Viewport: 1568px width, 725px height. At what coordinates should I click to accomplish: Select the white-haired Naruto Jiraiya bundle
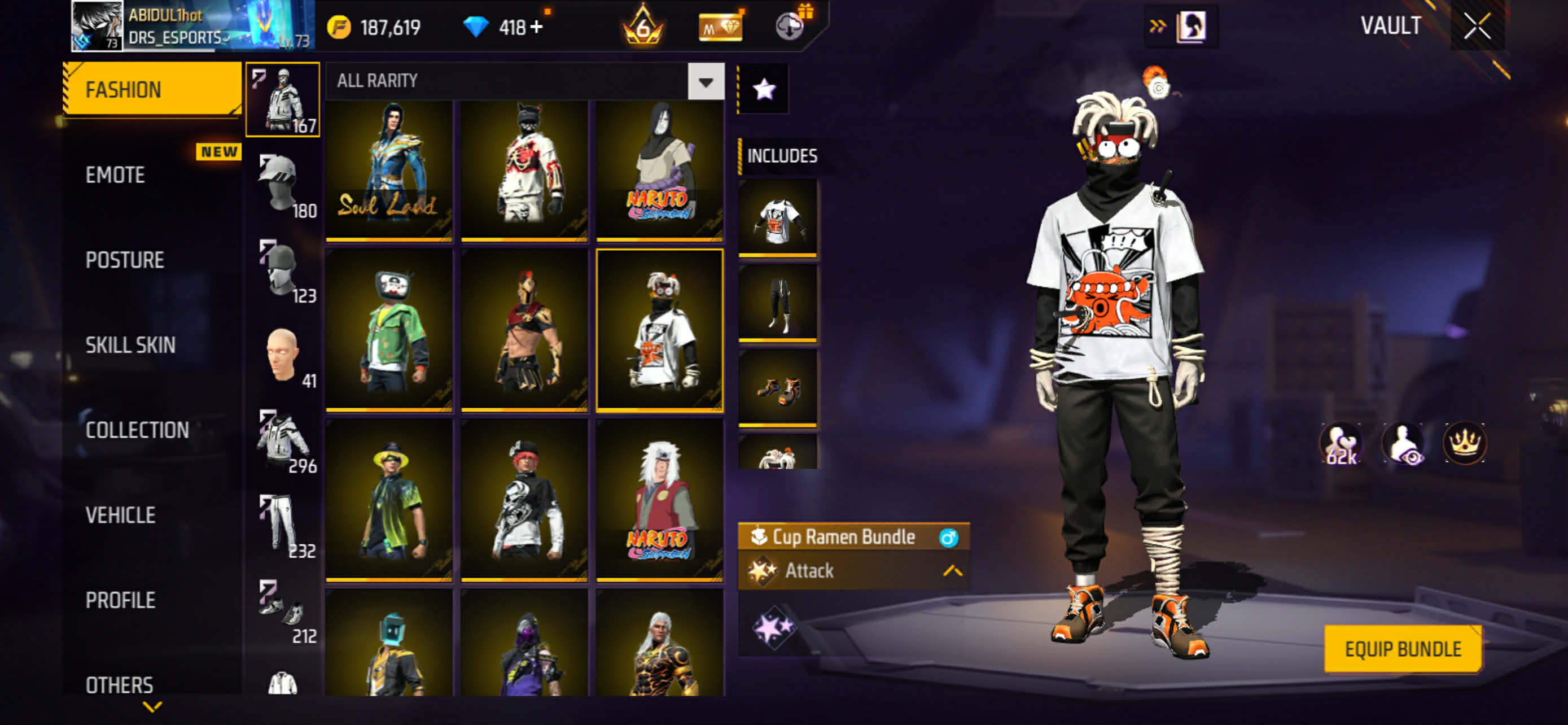pos(660,500)
